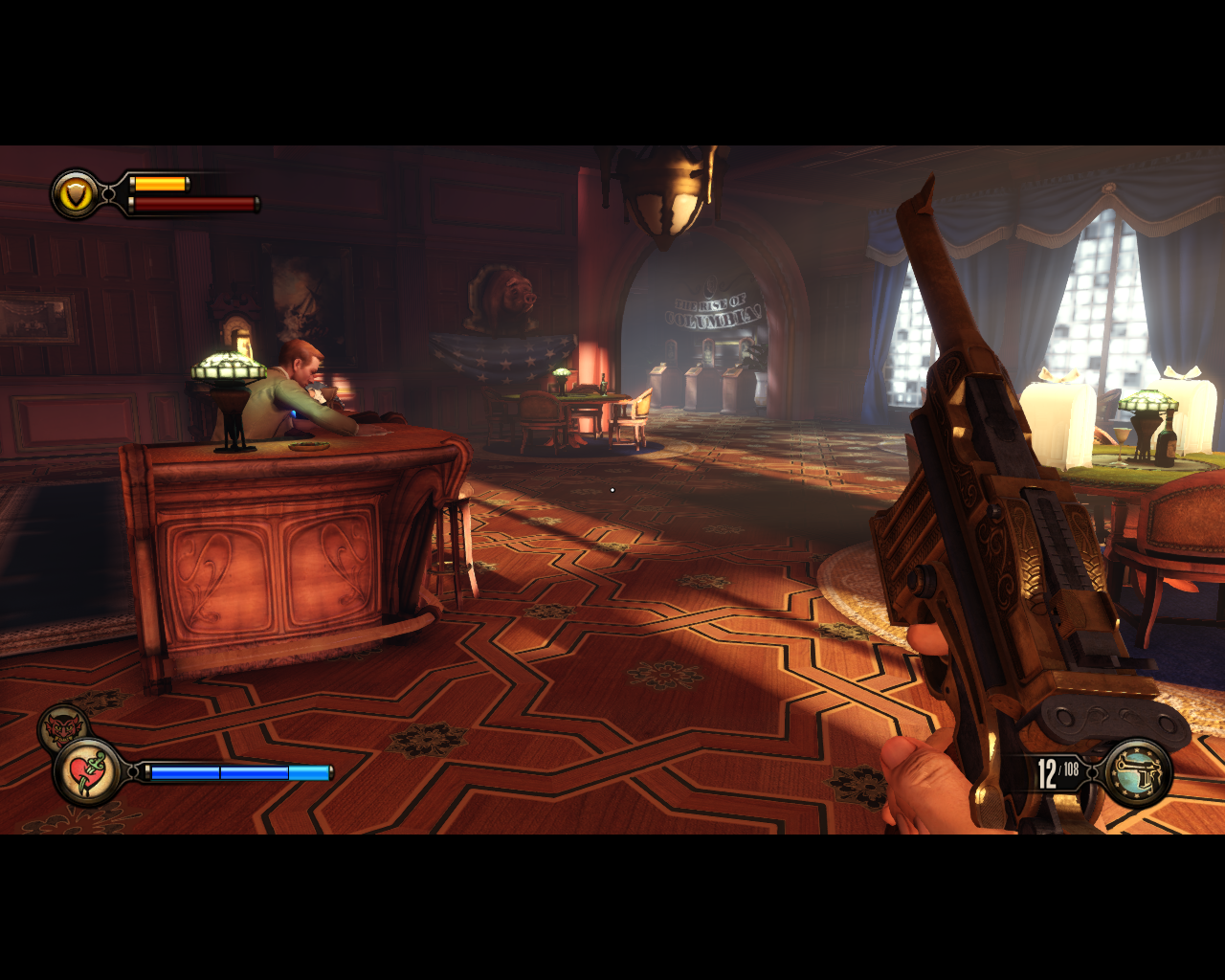Select the heart-shaped active vigor icon
This screenshot has height=980, width=1225.
pos(87,771)
